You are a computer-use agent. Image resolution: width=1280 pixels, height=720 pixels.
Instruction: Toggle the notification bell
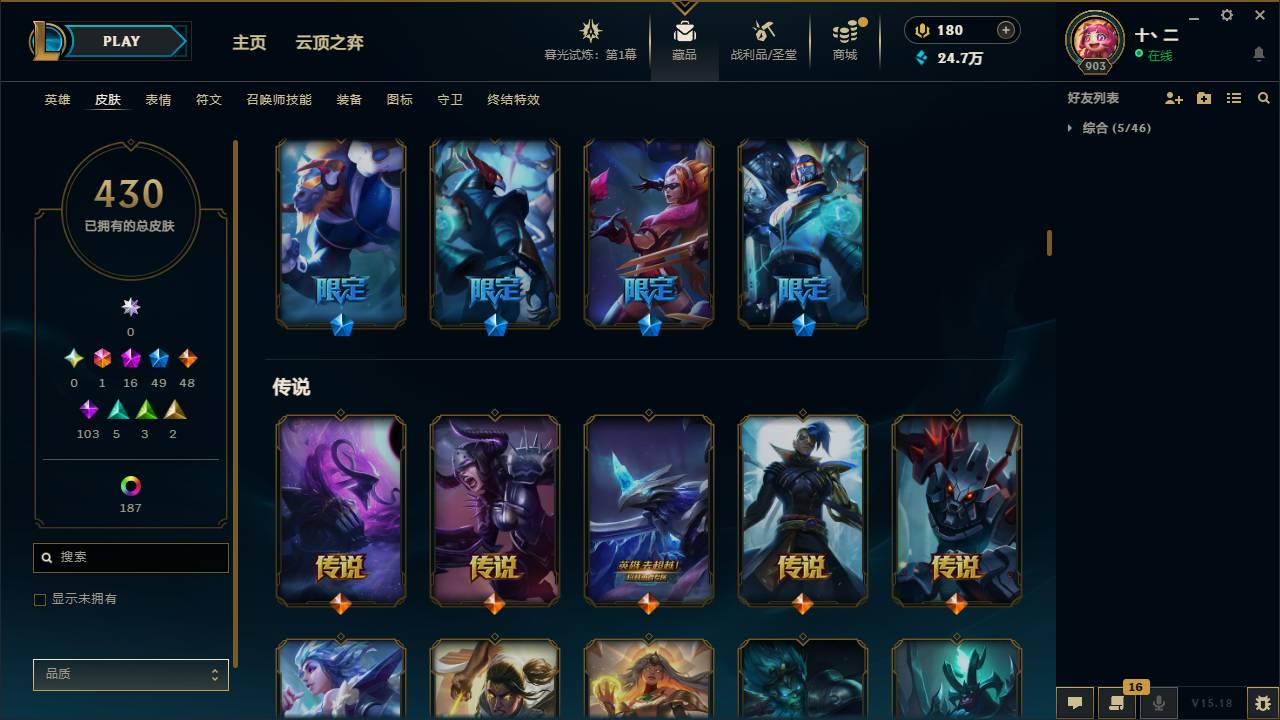tap(1259, 54)
